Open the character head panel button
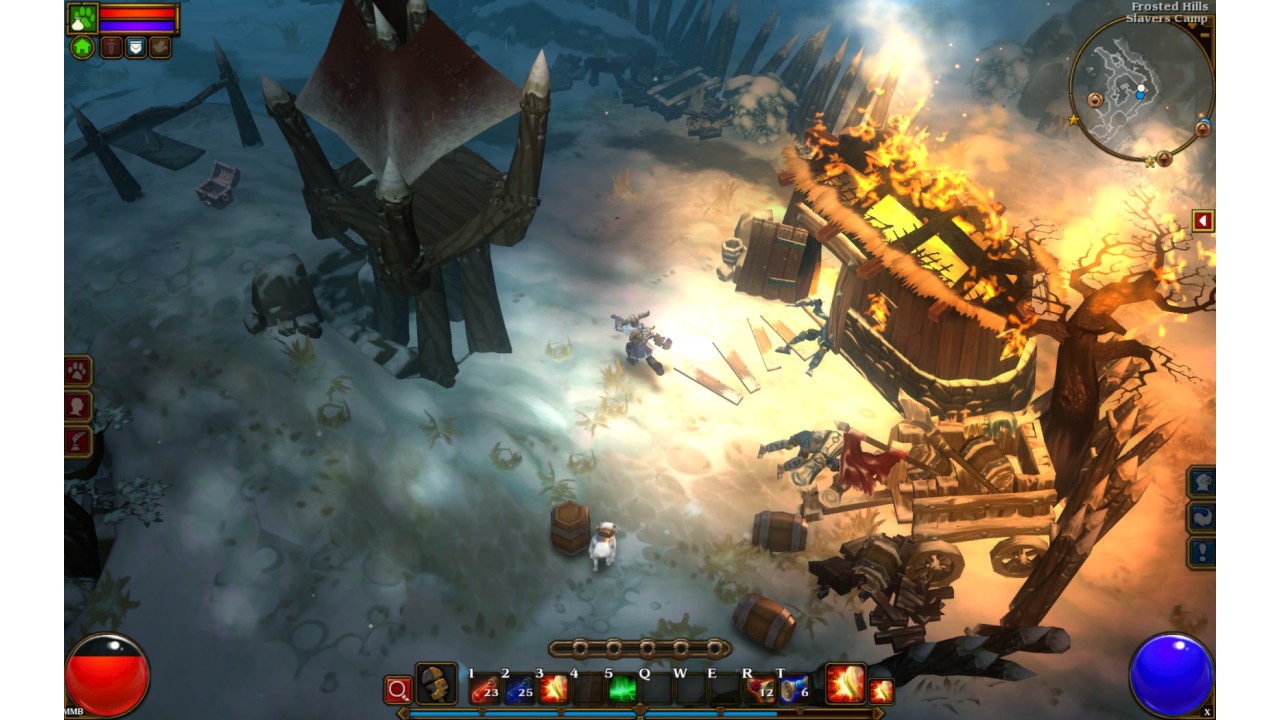 click(x=78, y=407)
